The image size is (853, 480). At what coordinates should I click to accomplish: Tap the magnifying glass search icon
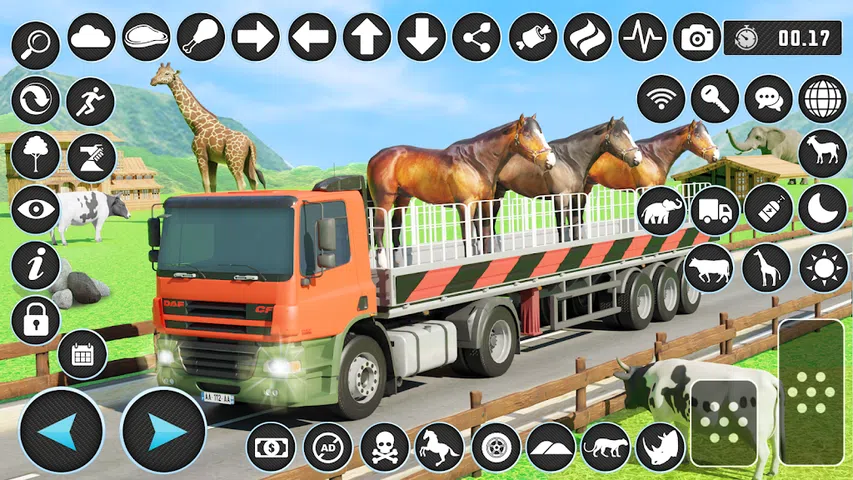pyautogui.click(x=37, y=42)
